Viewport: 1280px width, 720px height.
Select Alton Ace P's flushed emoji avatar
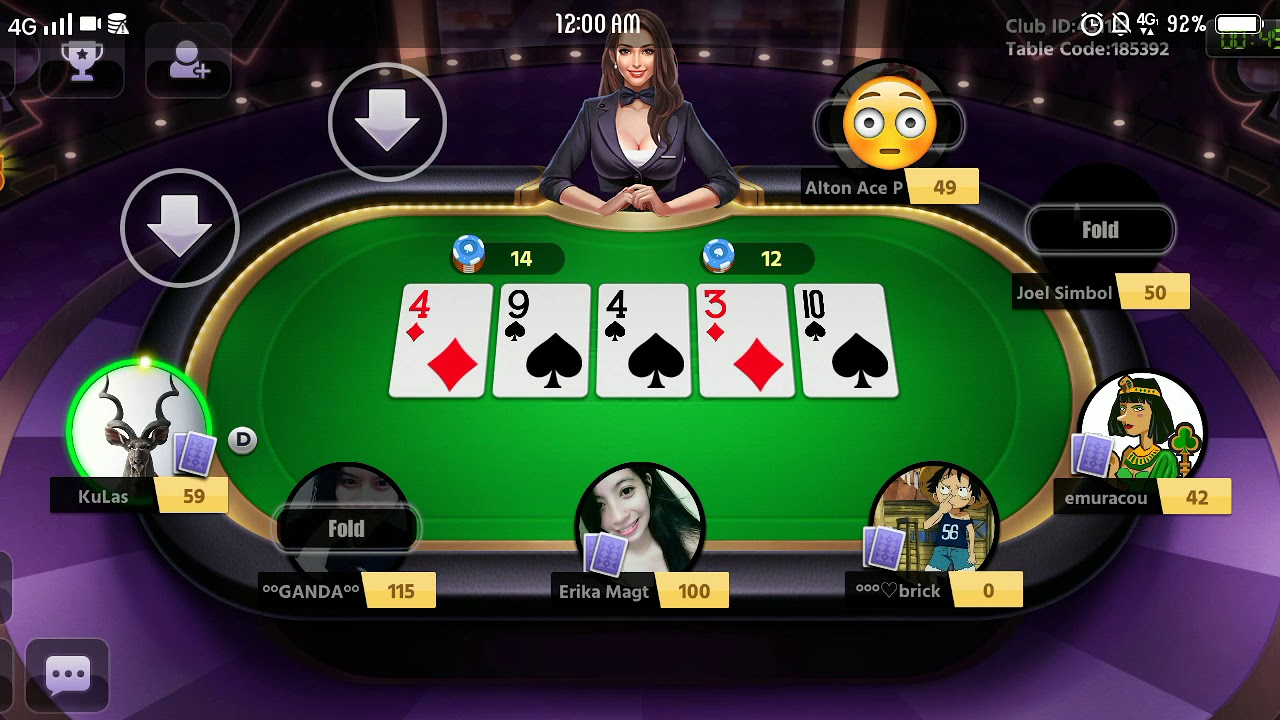(888, 122)
